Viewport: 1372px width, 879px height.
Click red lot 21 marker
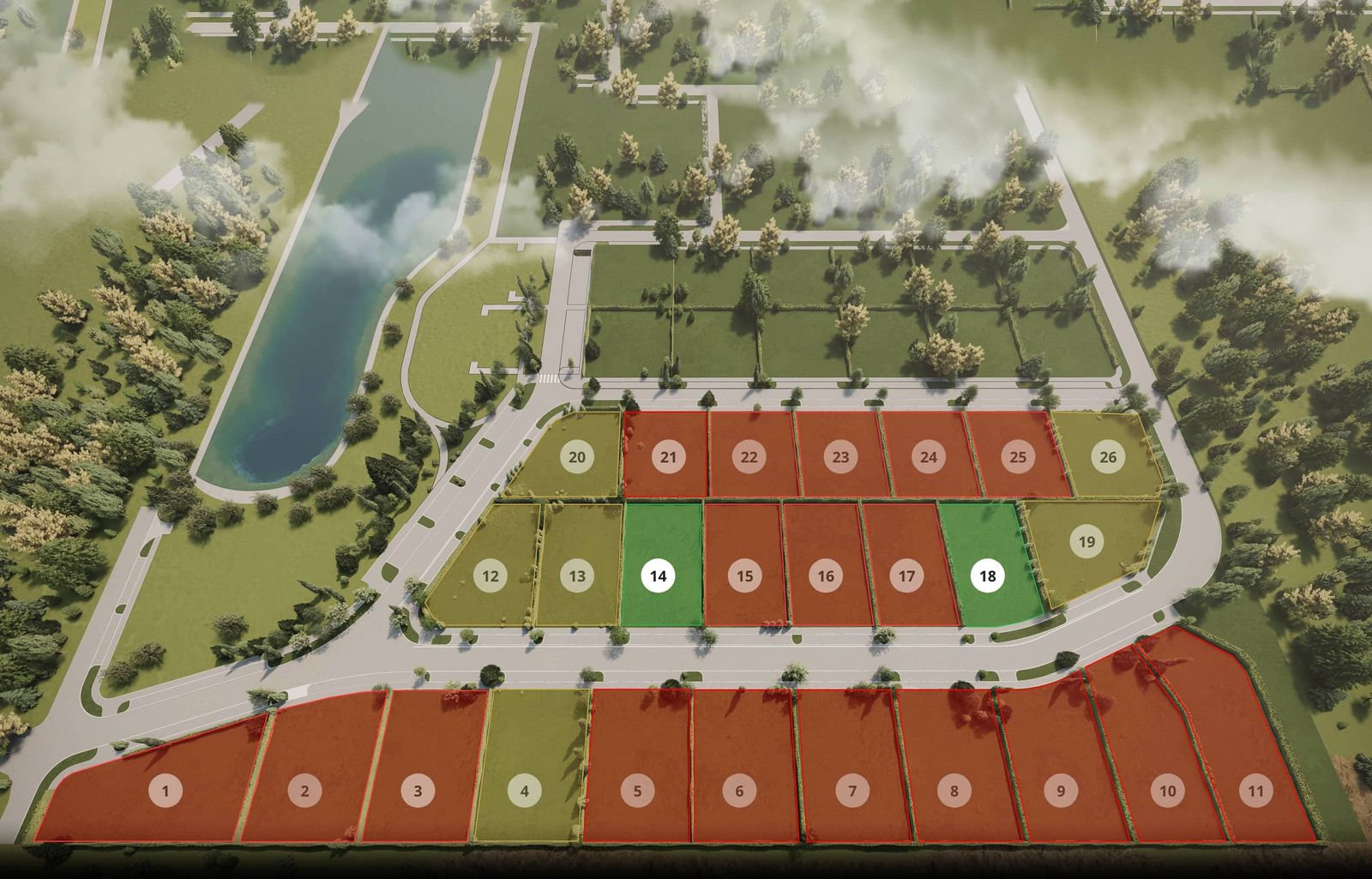pos(668,457)
